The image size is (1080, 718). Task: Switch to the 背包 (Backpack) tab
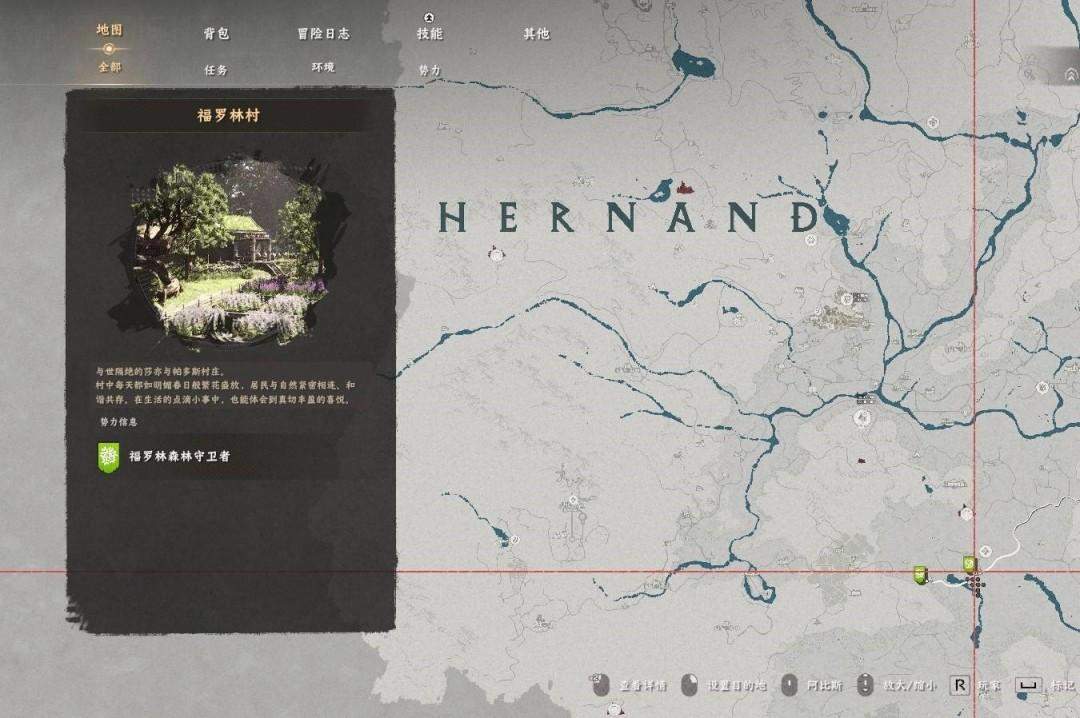pos(216,33)
